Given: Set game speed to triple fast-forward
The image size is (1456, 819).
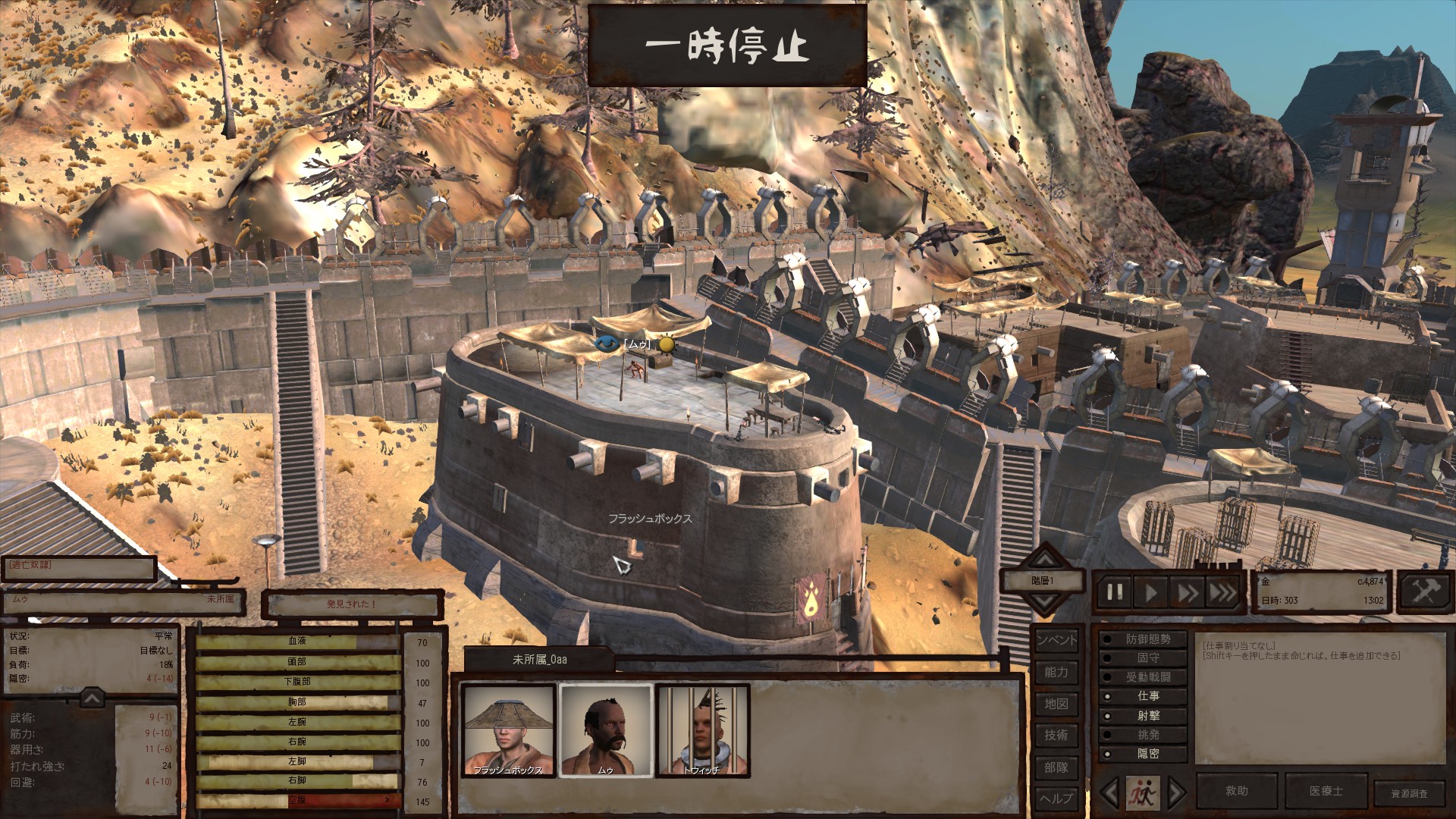Looking at the screenshot, I should [x=1222, y=592].
